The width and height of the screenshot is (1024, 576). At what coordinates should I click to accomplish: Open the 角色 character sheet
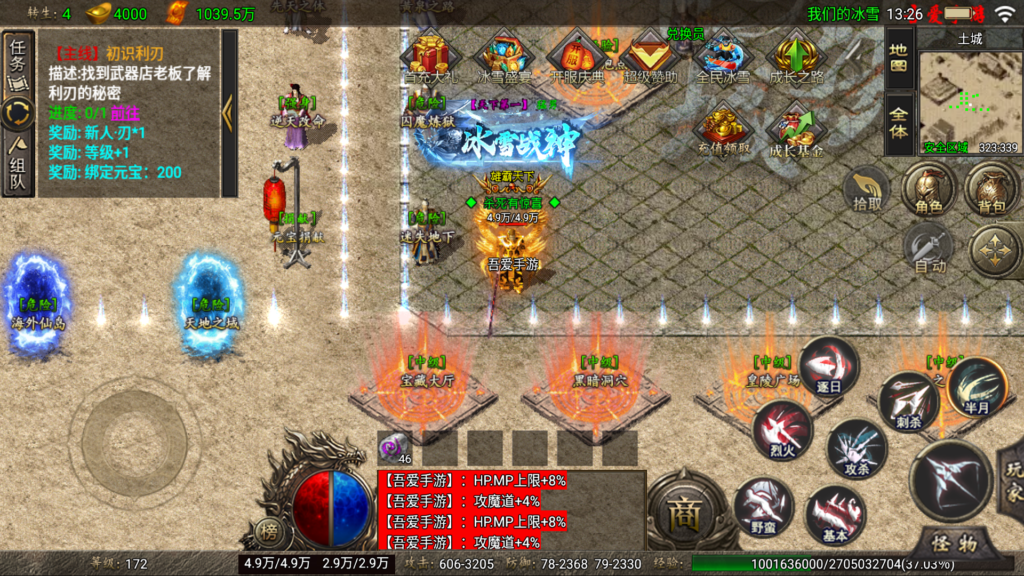tap(928, 190)
